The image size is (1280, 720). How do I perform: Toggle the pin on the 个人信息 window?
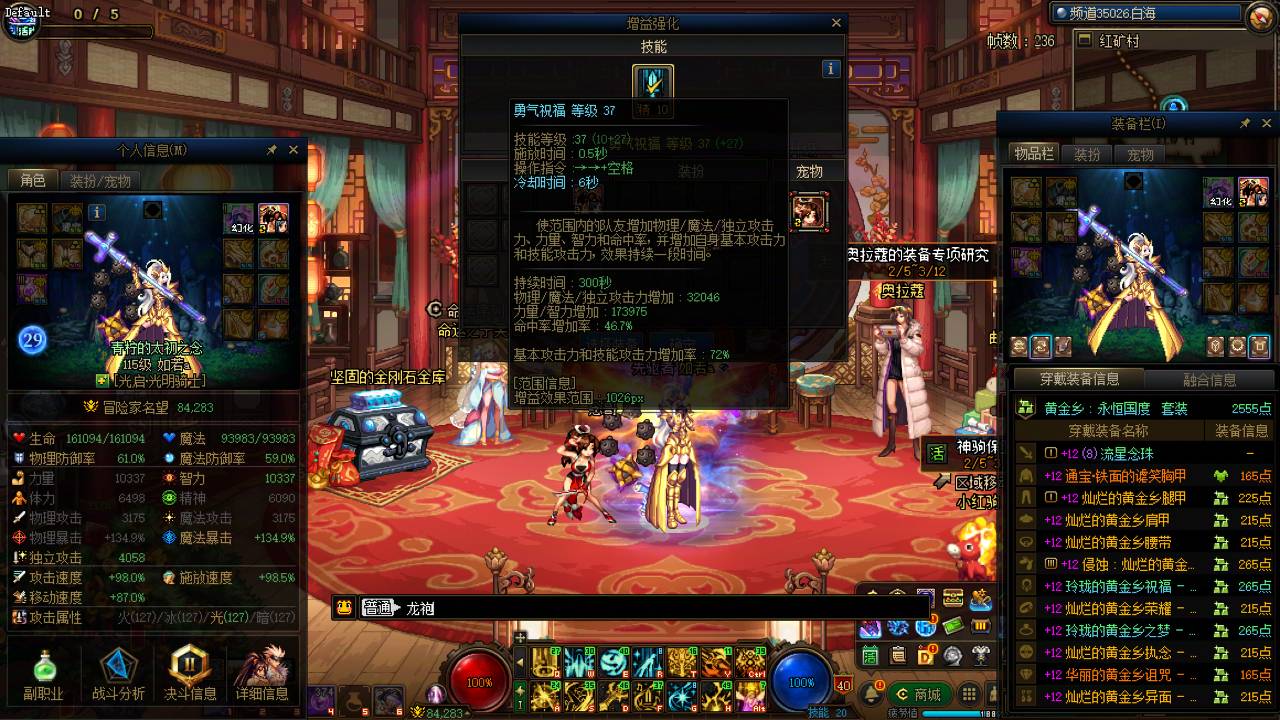coord(272,150)
